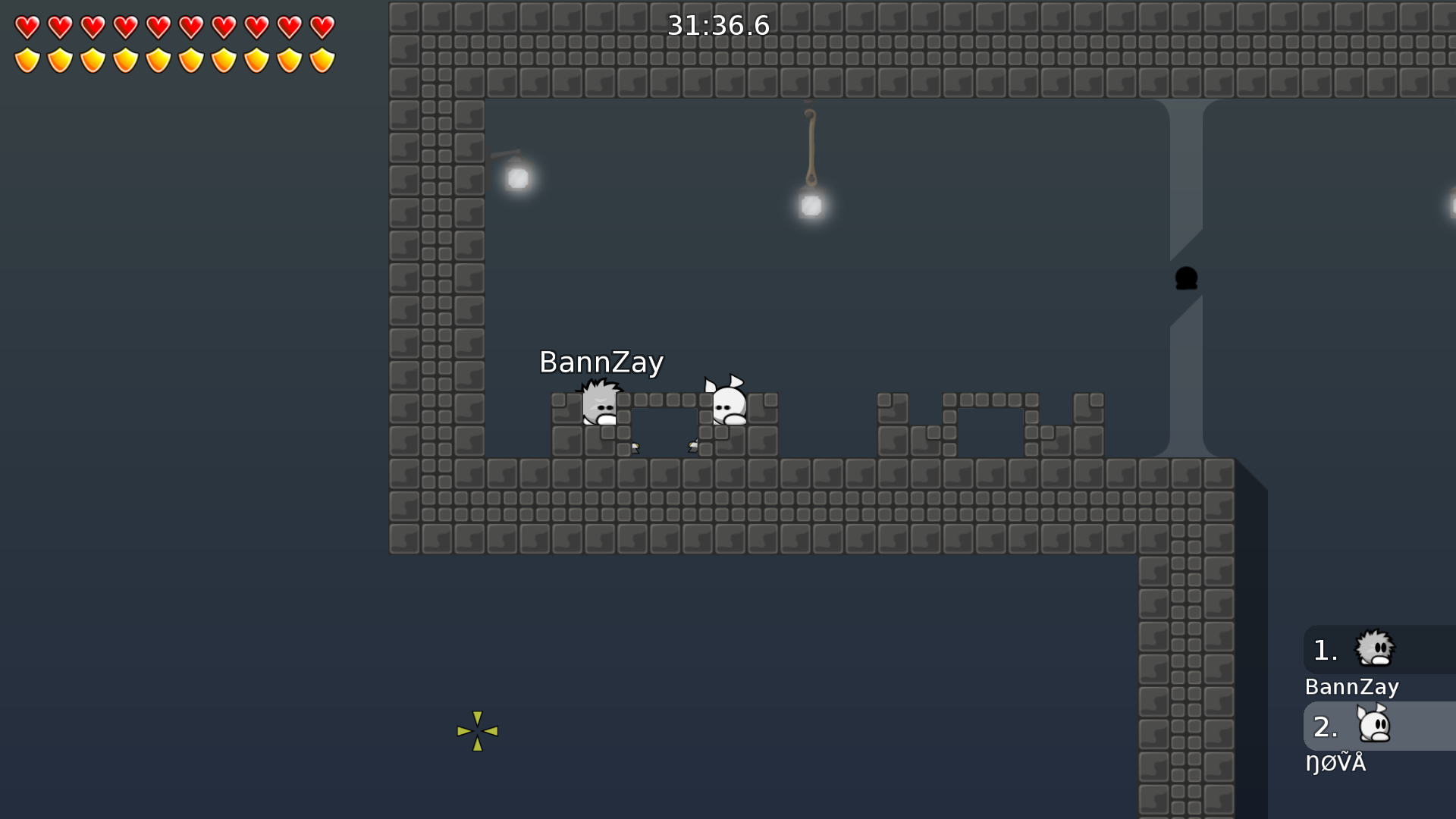Click the wall-mounted lamp near the upper ledge

tap(519, 177)
